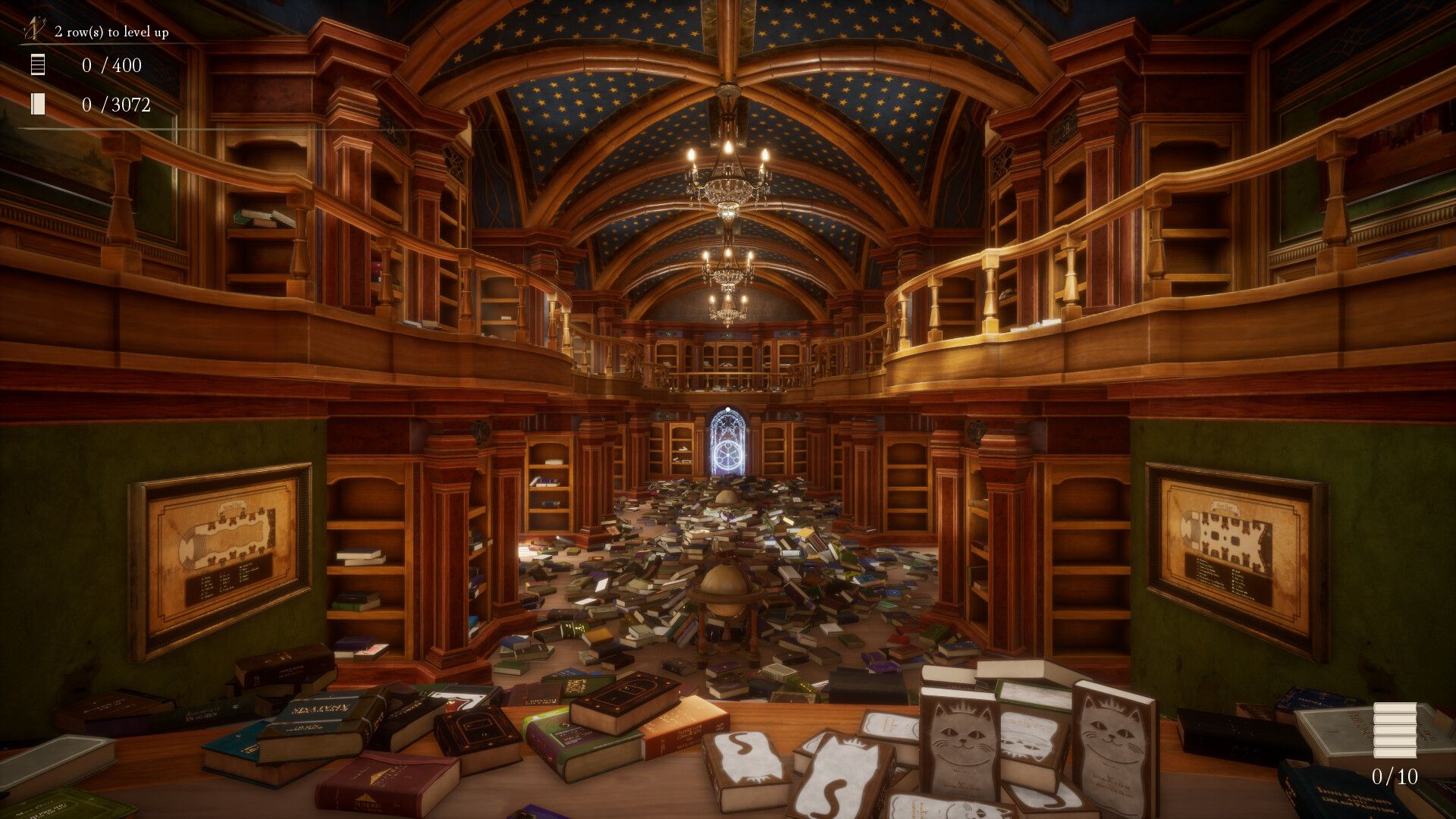The image size is (1456, 819).
Task: Click the single book icon beside the 0/3072 counter
Action: [x=36, y=105]
